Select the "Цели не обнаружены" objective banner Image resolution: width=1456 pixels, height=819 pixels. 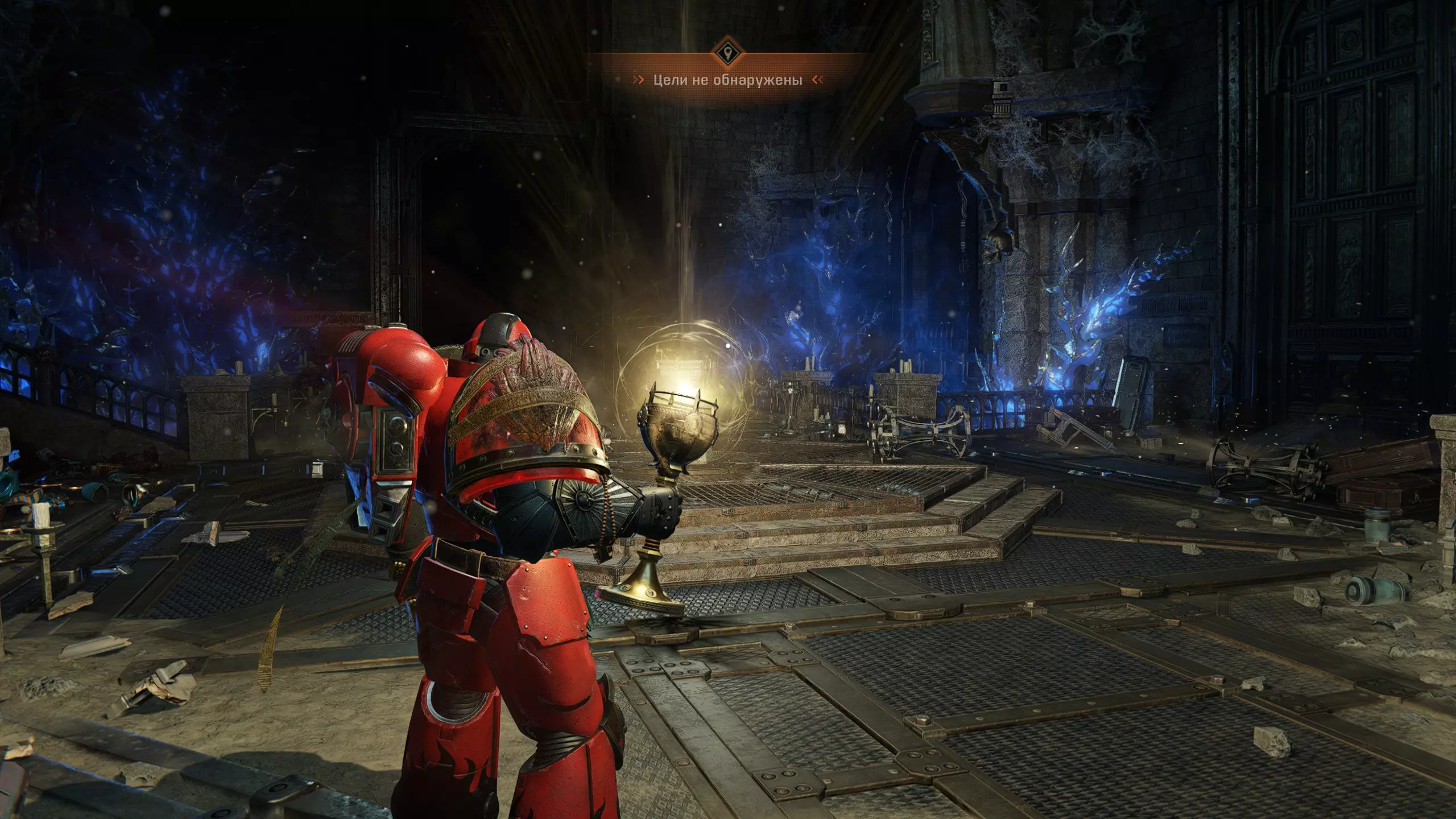coord(727,80)
